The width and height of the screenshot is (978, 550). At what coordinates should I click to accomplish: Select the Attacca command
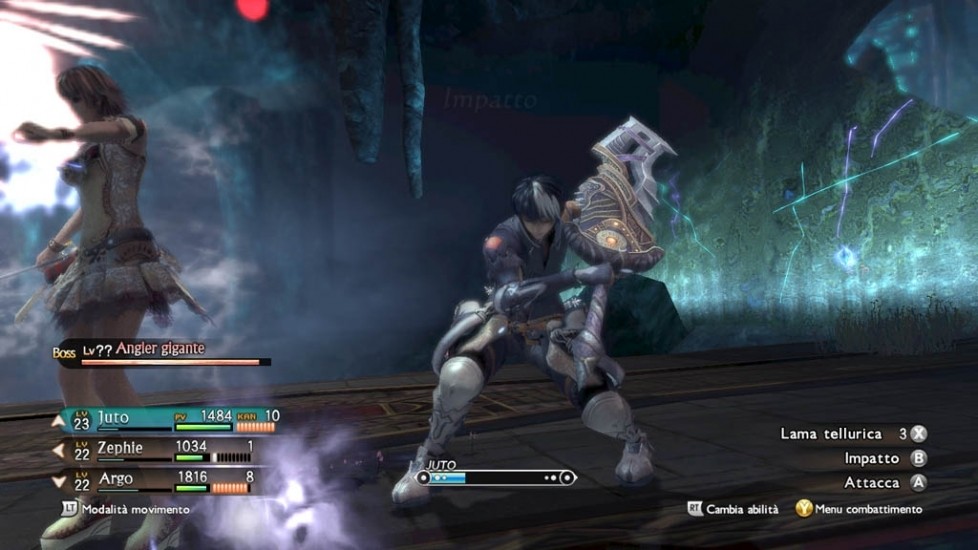[x=872, y=482]
